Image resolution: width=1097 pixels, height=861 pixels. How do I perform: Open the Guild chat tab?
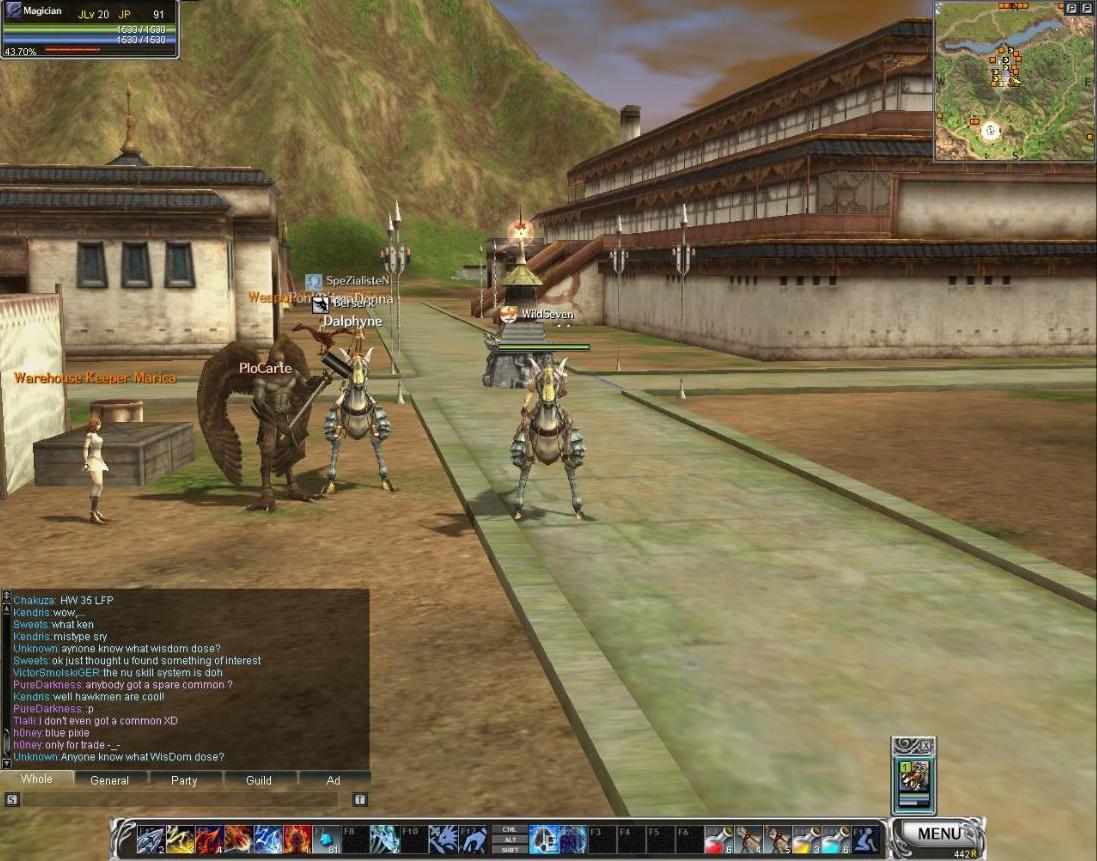click(259, 780)
